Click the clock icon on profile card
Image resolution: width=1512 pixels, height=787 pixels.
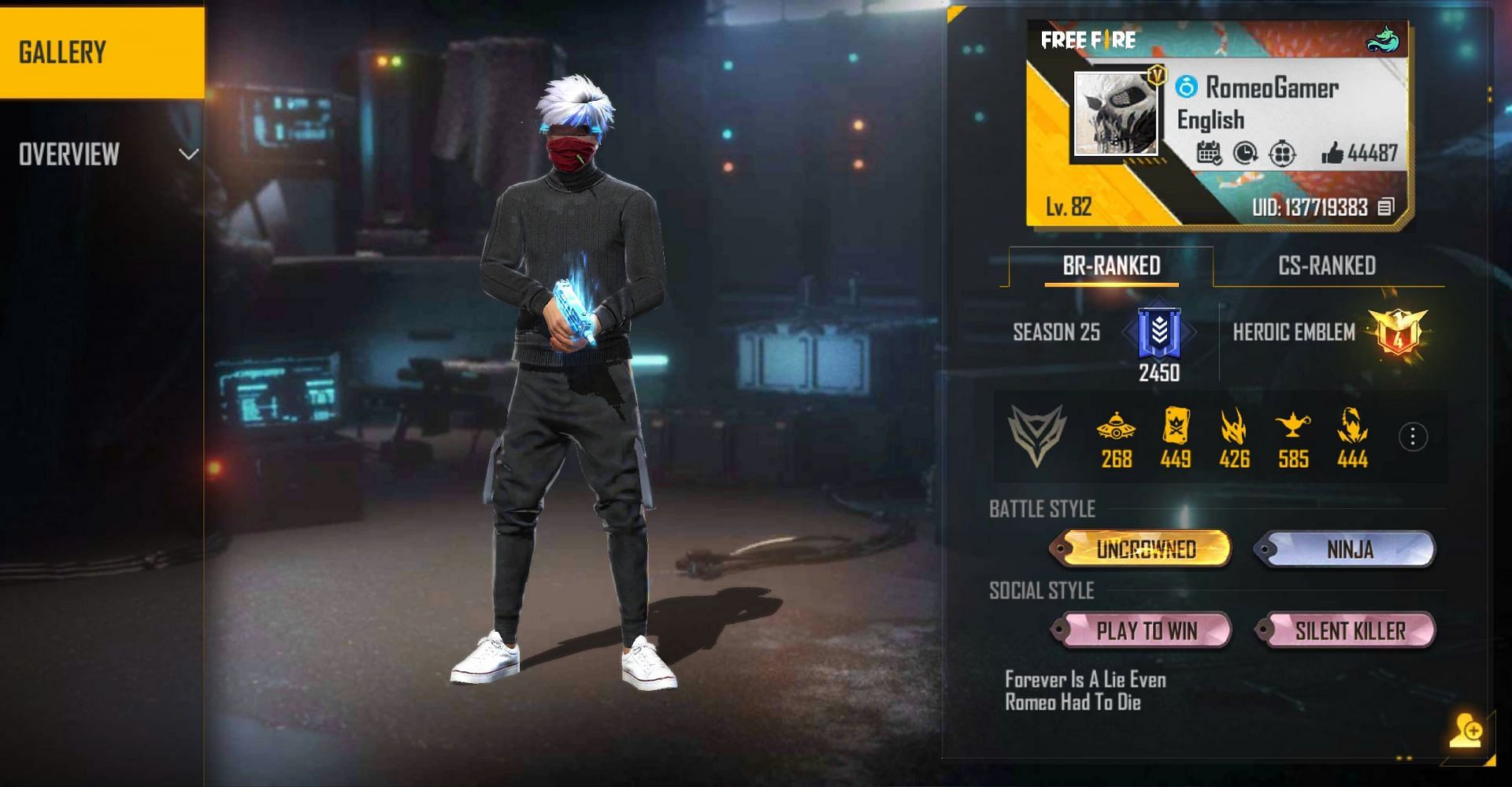(x=1245, y=153)
